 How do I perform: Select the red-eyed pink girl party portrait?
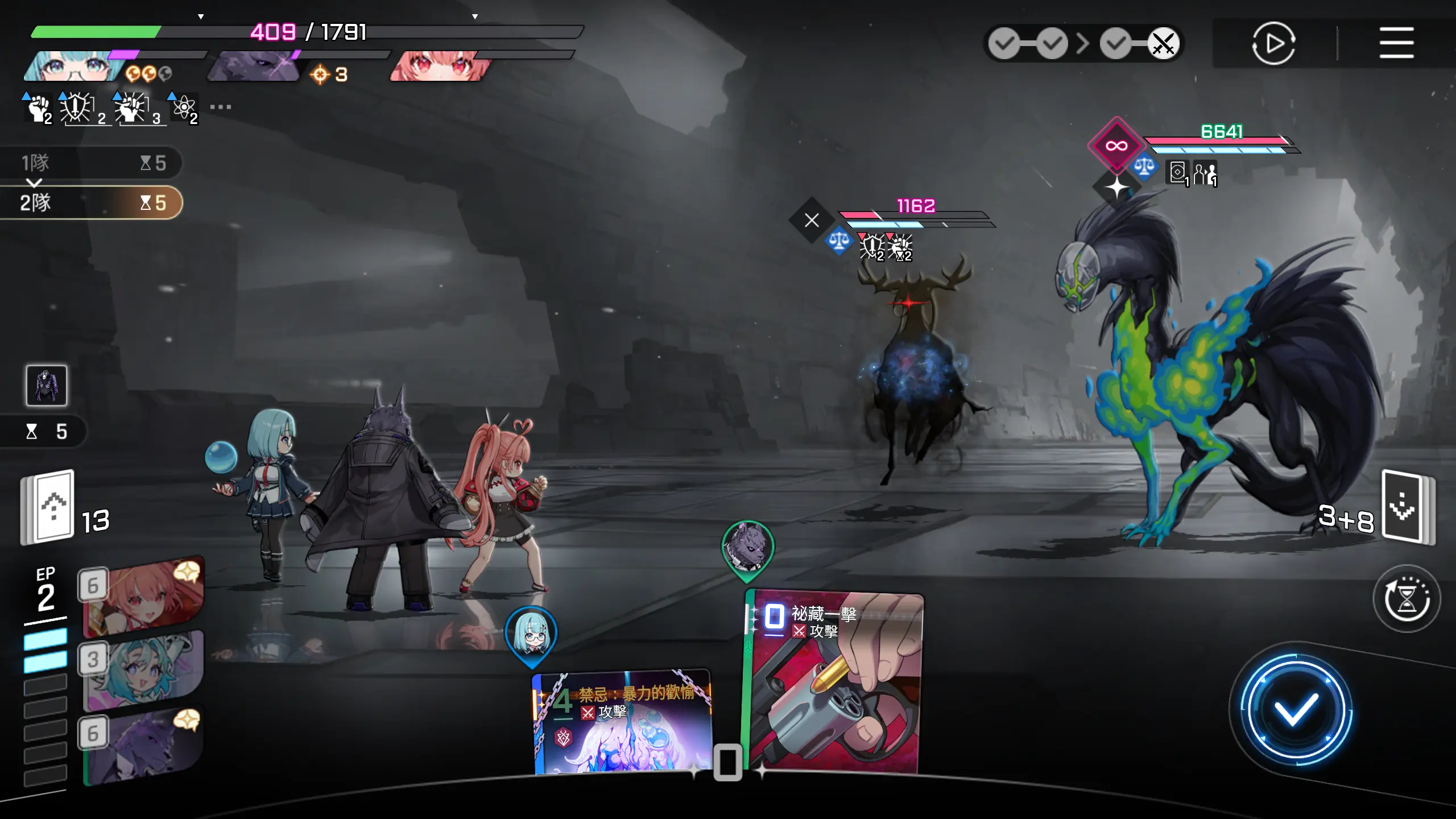pos(439,67)
